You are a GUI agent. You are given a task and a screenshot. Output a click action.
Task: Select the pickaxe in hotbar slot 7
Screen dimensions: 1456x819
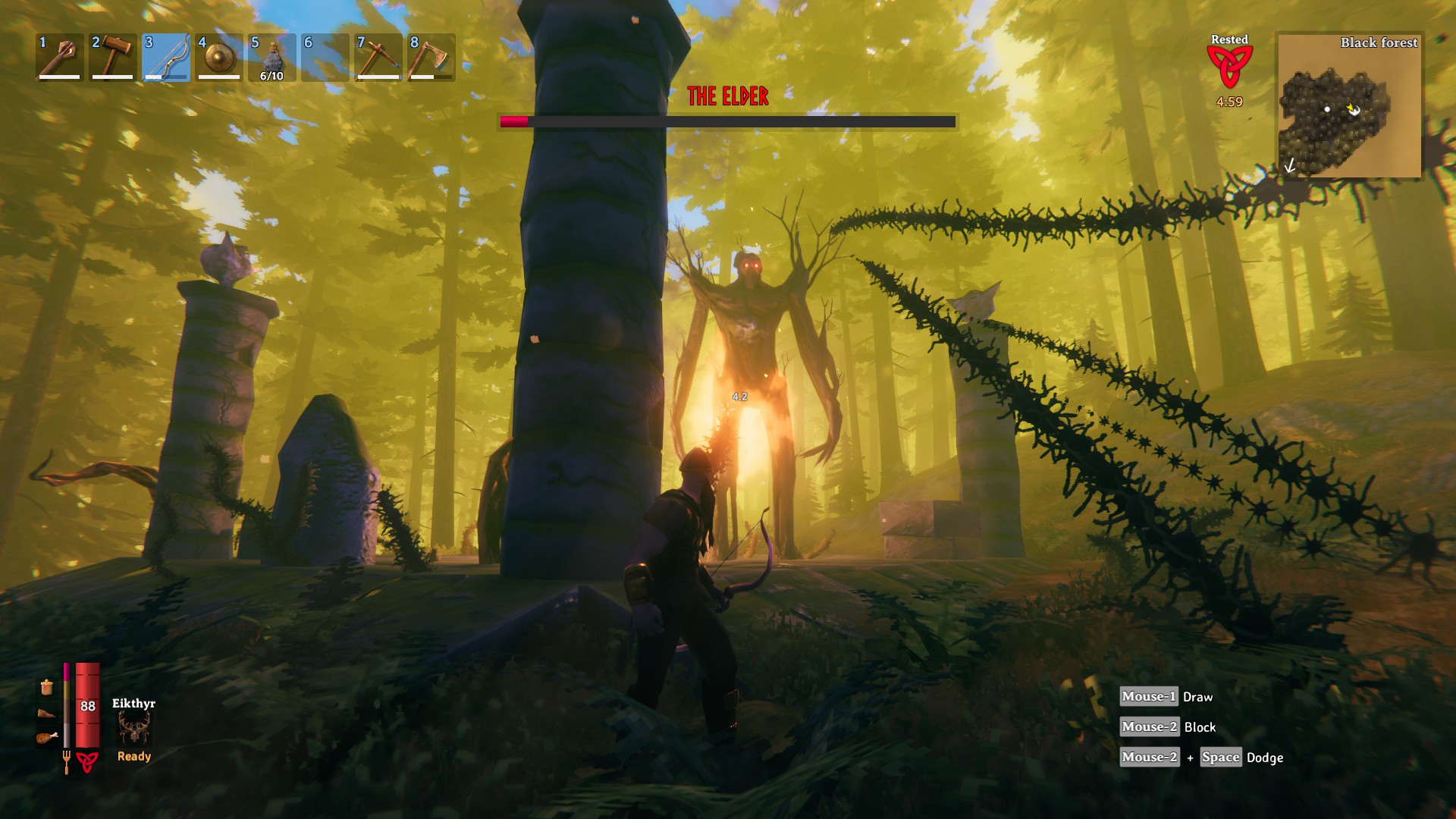[378, 57]
